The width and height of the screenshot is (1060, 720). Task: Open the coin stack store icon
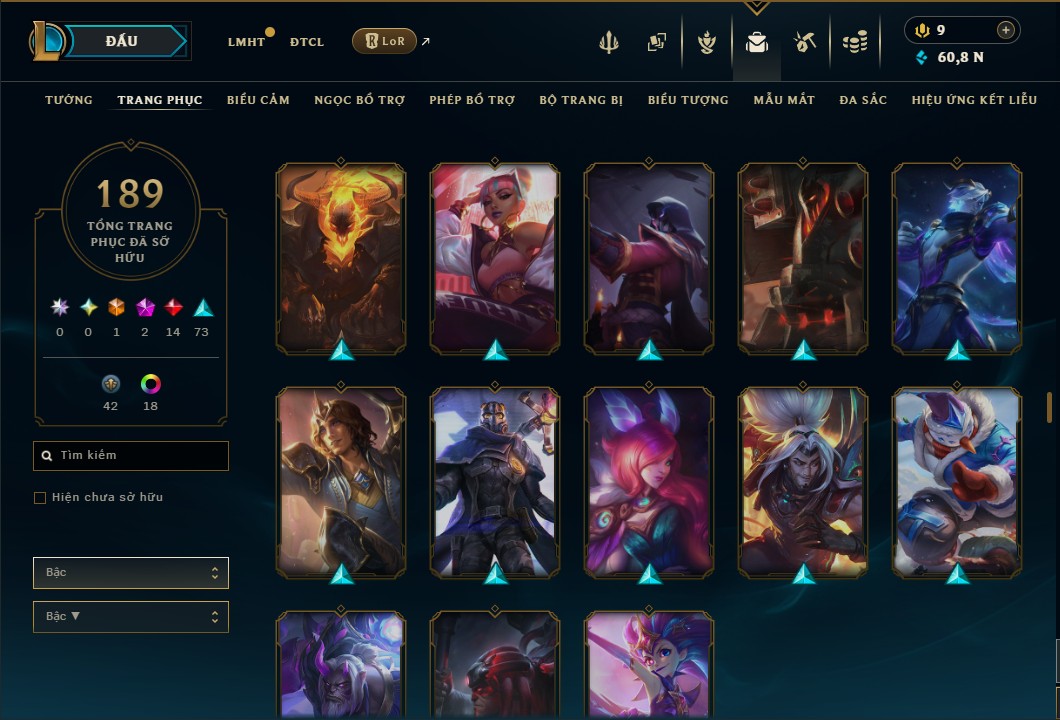pyautogui.click(x=854, y=42)
